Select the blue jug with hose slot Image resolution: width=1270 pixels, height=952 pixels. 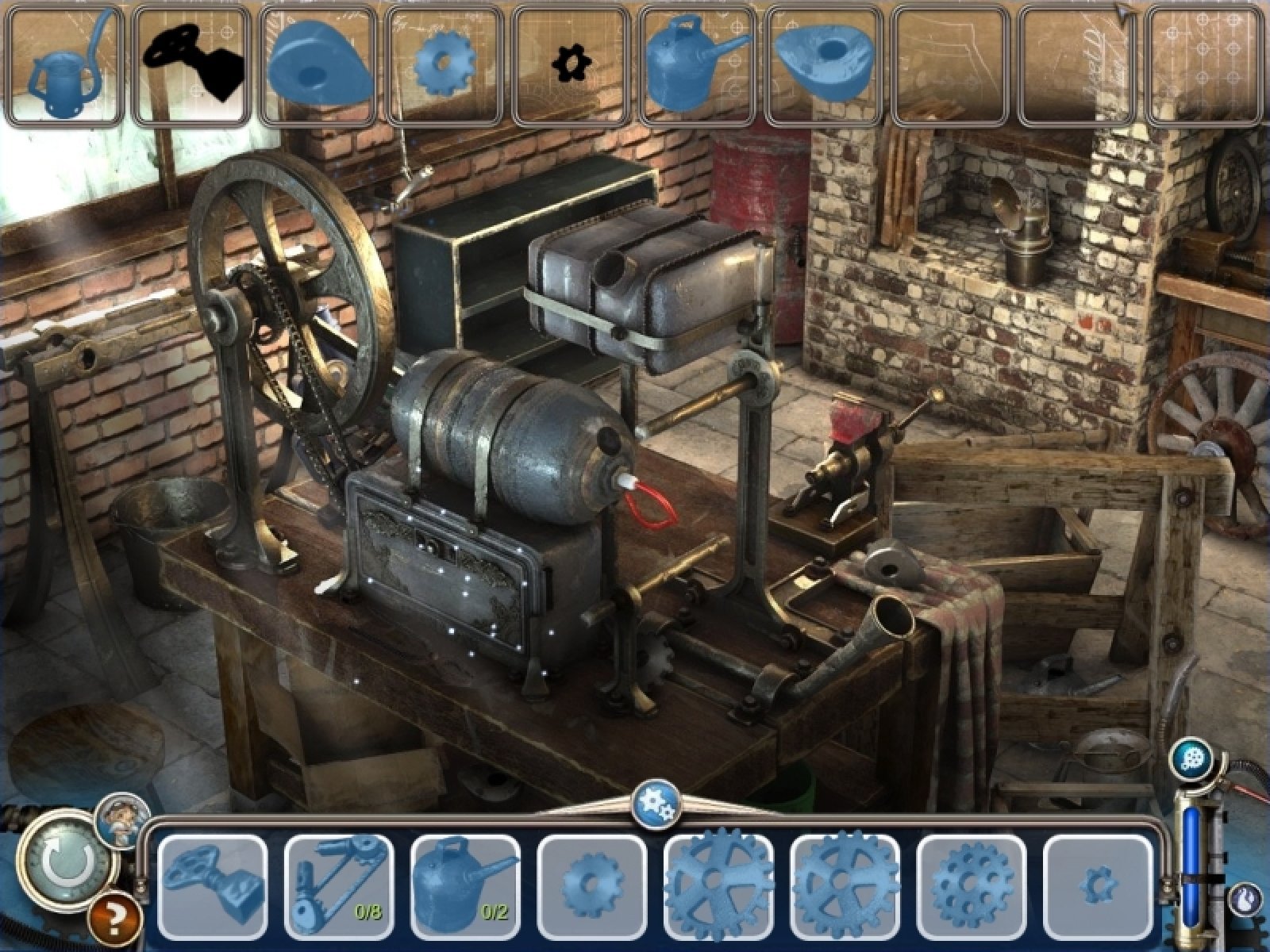click(x=65, y=65)
